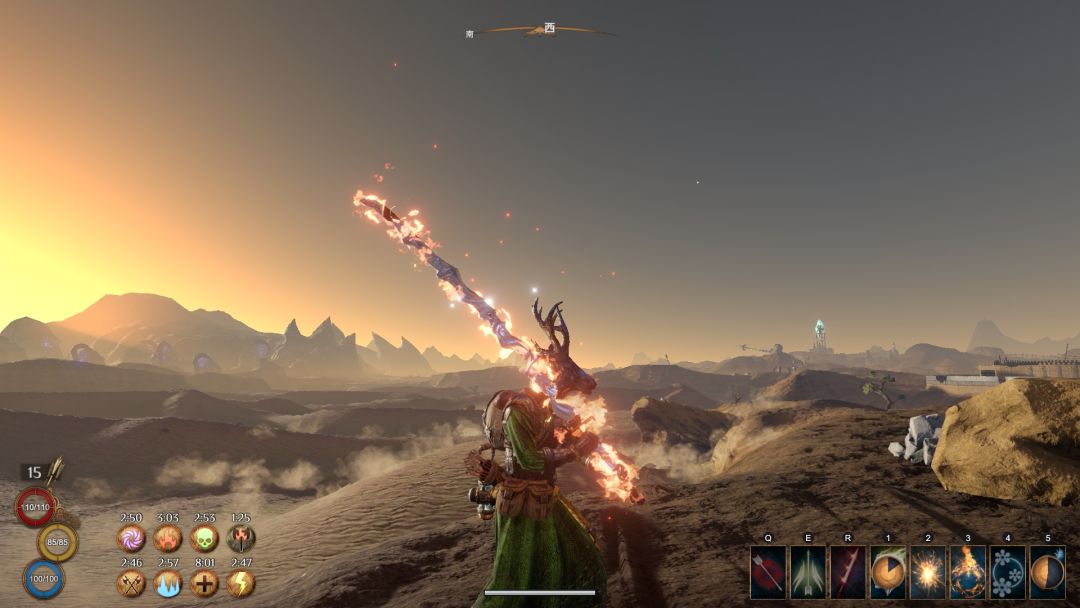This screenshot has width=1080, height=608.
Task: Check the orange flame buff icon
Action: 167,539
